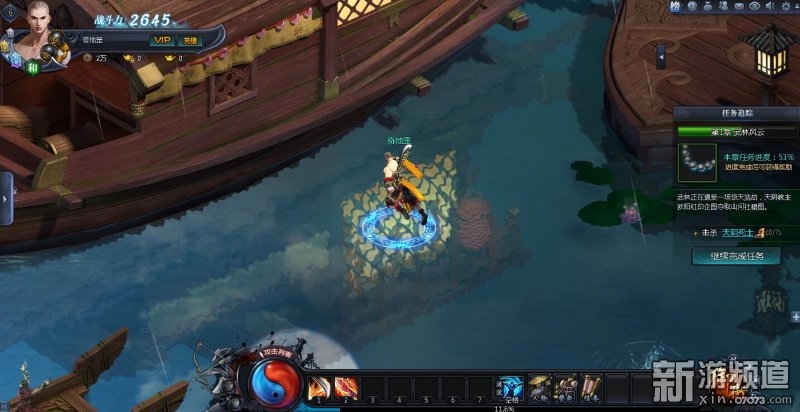Open the 任务 quest scroll menu
The width and height of the screenshot is (800, 412).
(x=593, y=387)
